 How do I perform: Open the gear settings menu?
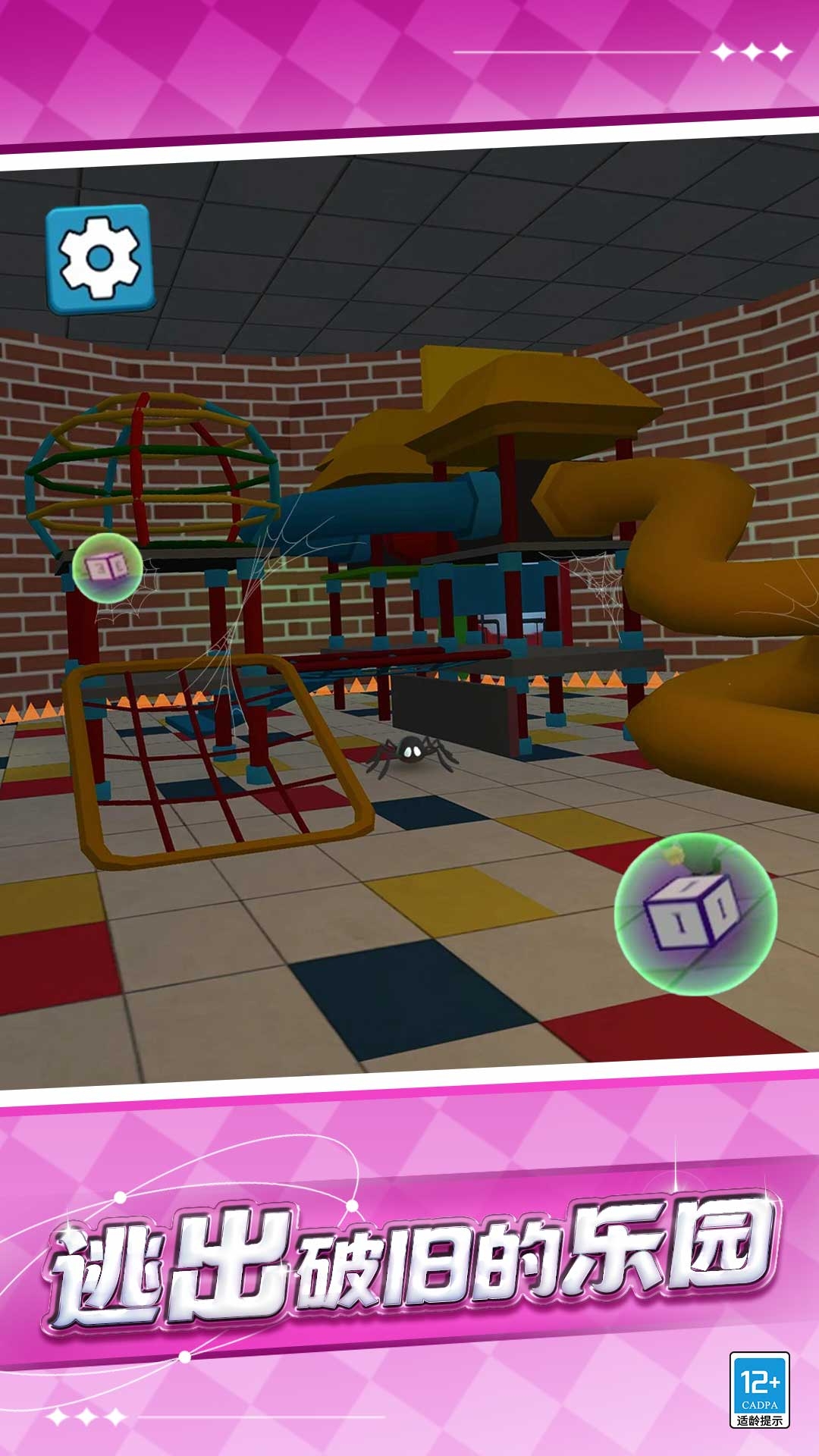point(100,258)
